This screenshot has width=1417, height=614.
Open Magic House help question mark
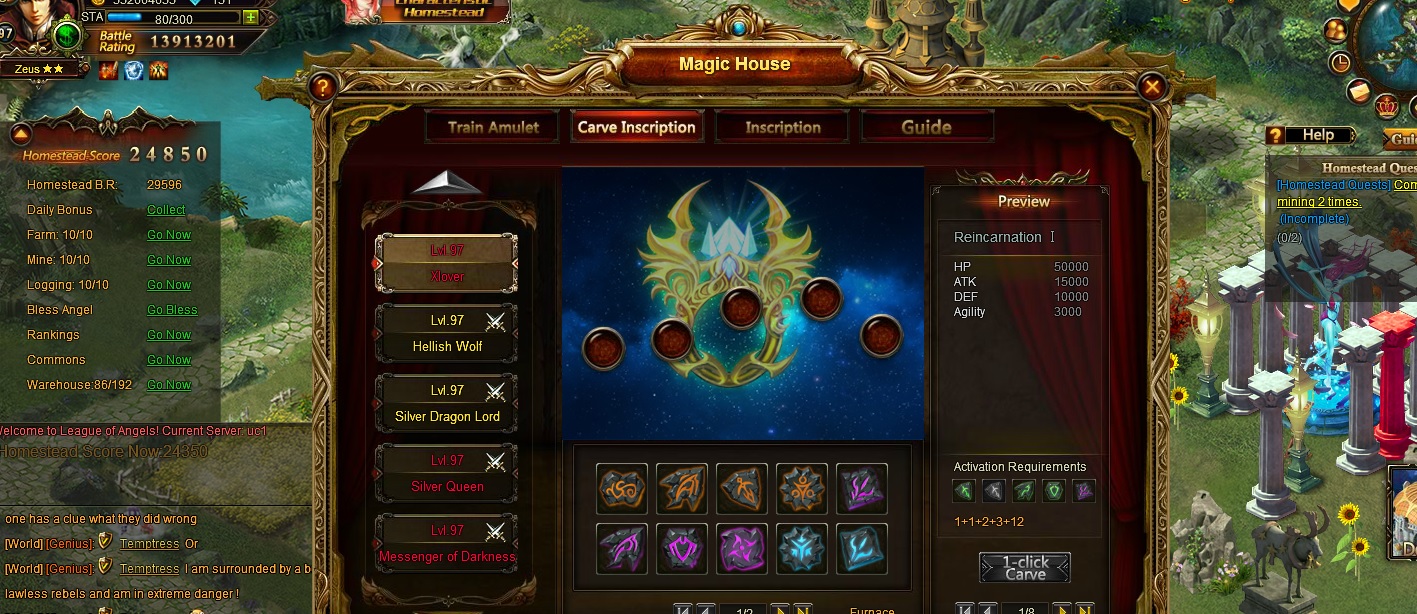pos(321,87)
